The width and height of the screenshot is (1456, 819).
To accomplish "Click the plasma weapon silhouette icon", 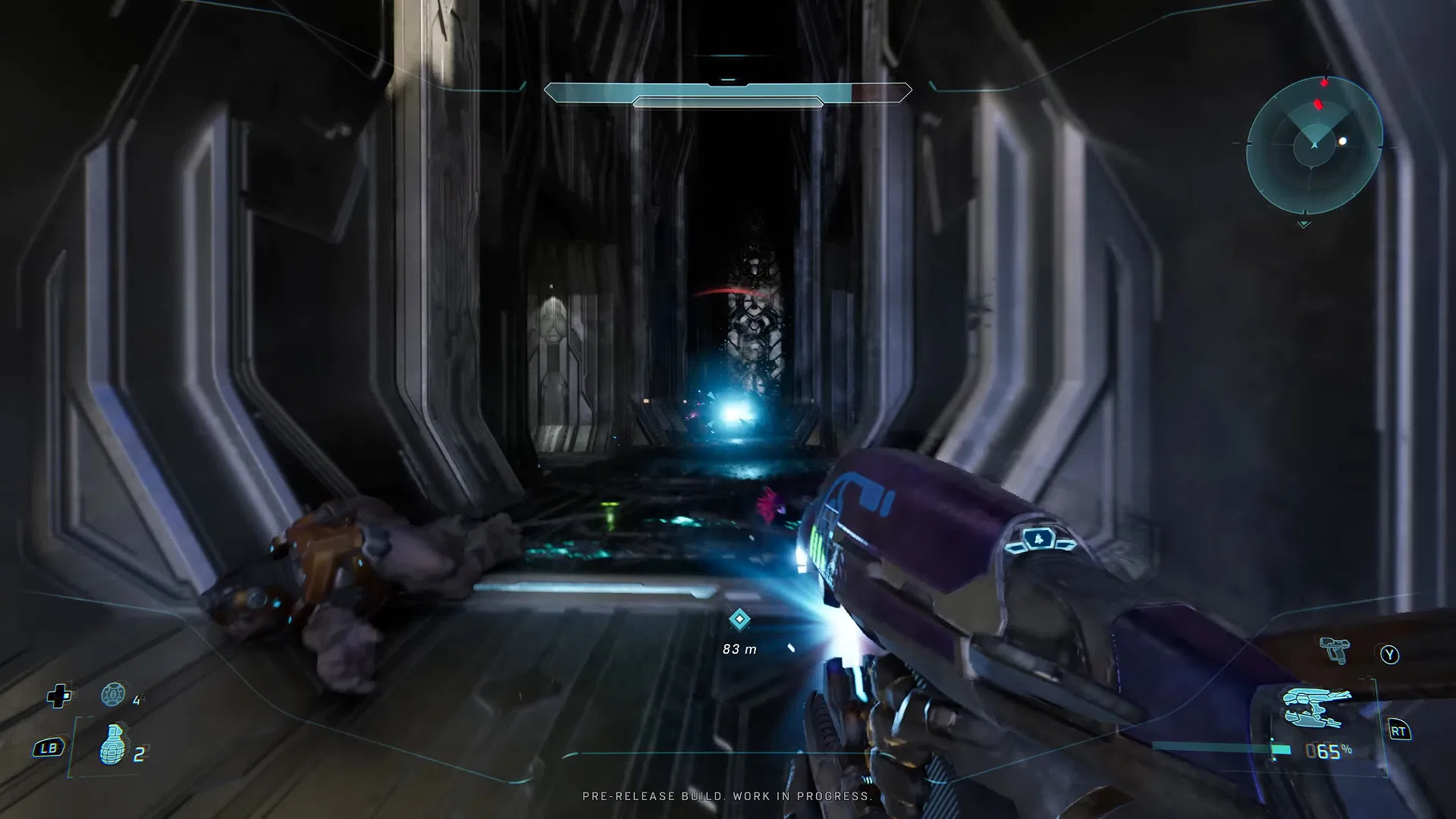I will pos(1311,707).
